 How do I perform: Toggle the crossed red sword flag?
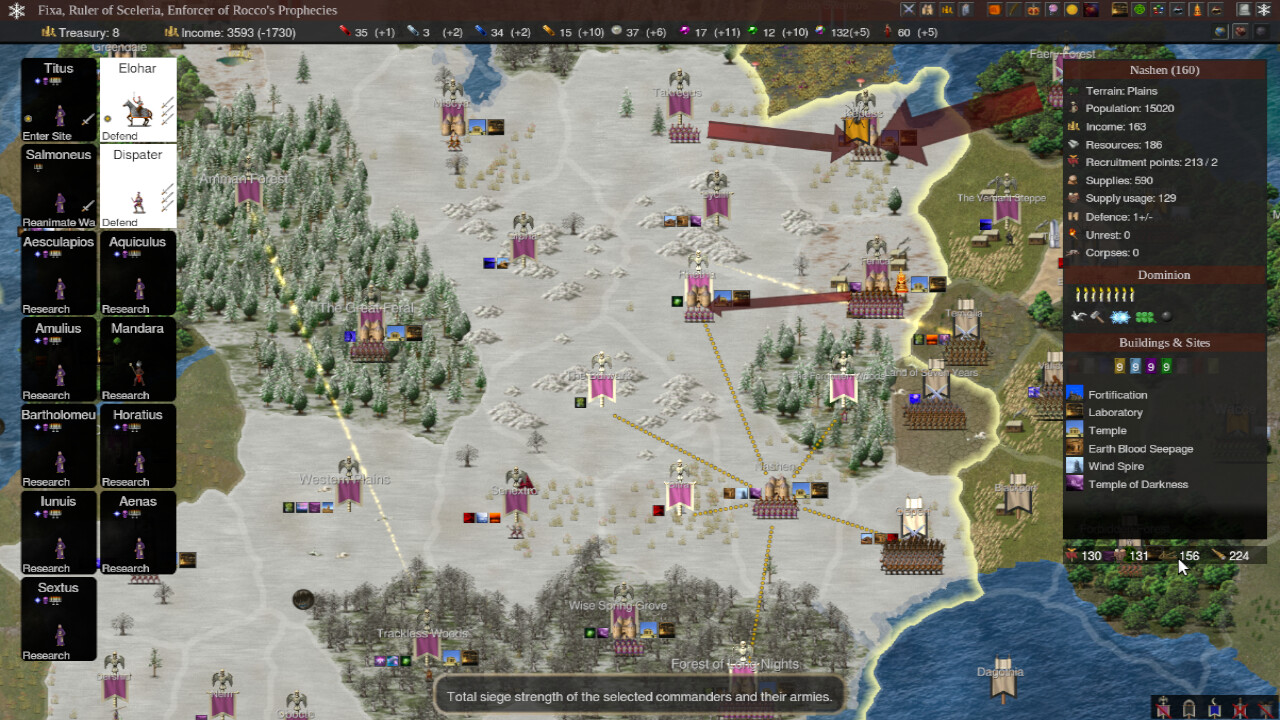pos(1239,708)
